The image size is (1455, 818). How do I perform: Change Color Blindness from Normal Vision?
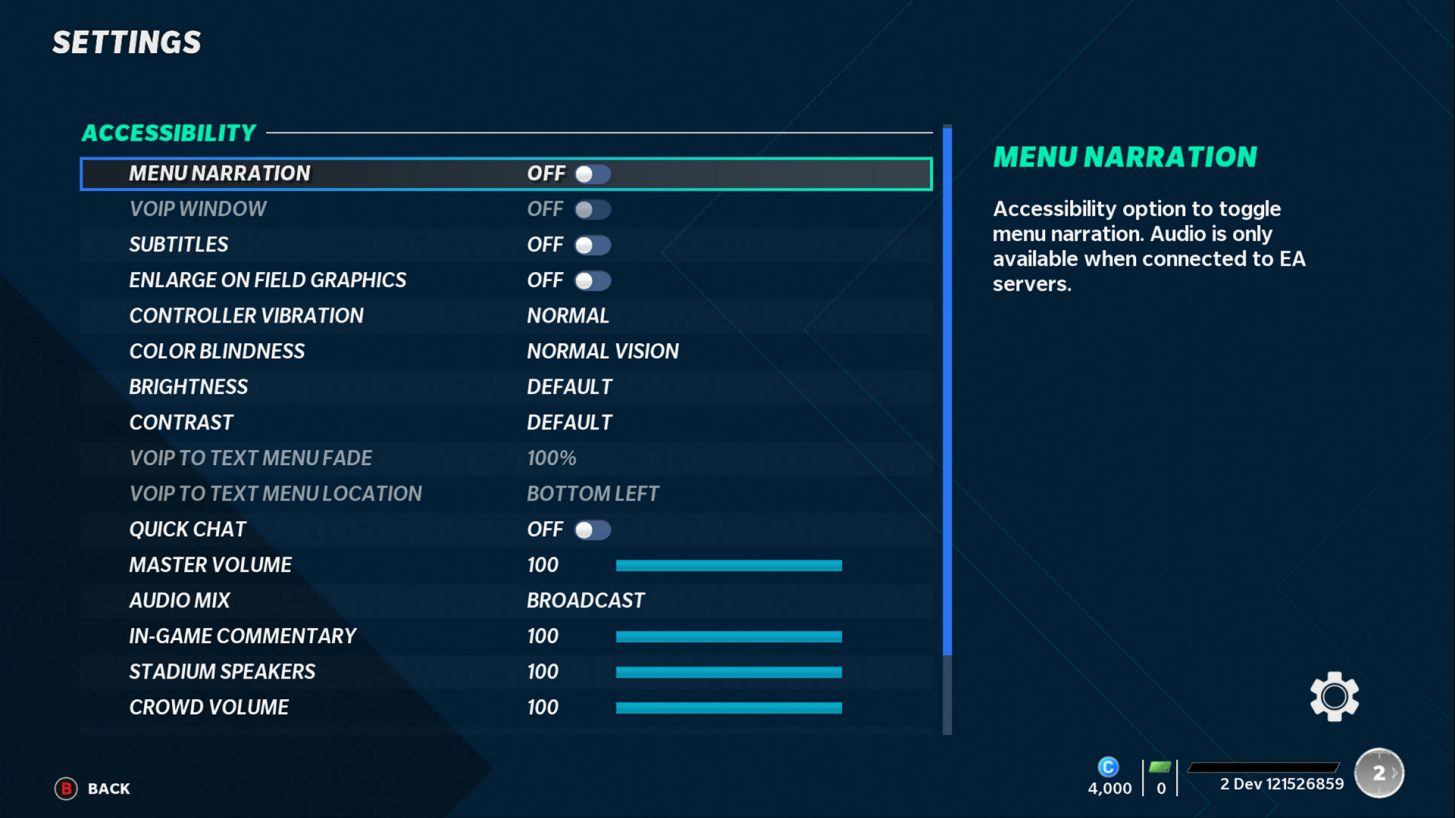click(x=603, y=351)
